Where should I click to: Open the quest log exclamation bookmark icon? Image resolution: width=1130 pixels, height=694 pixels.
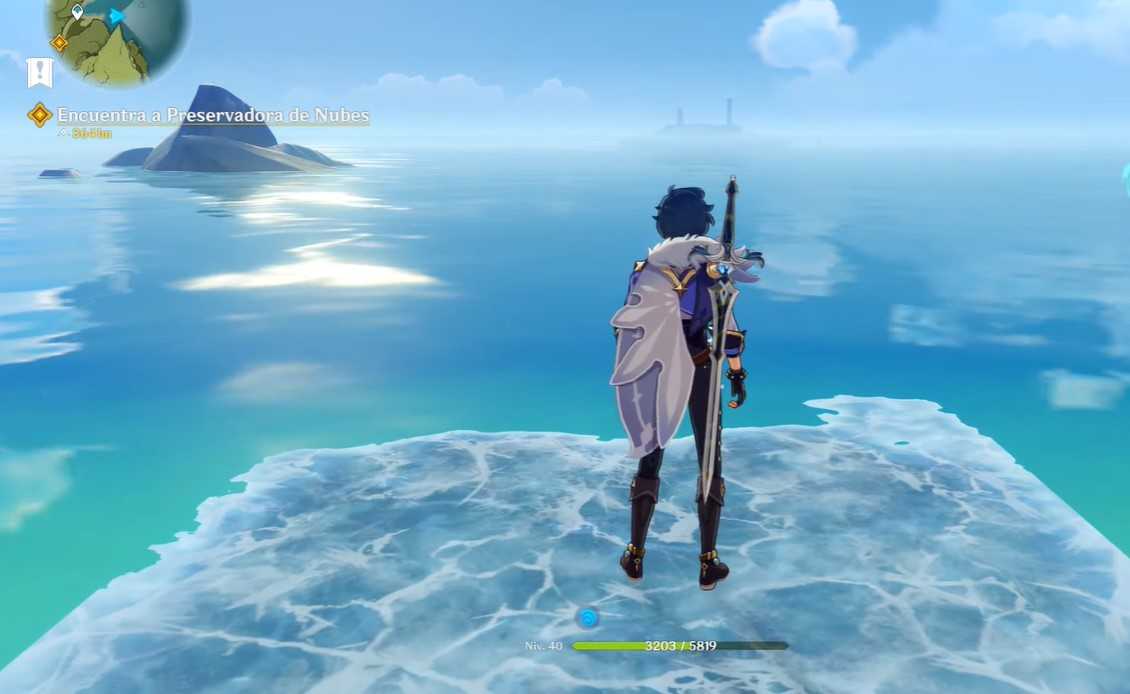39,72
